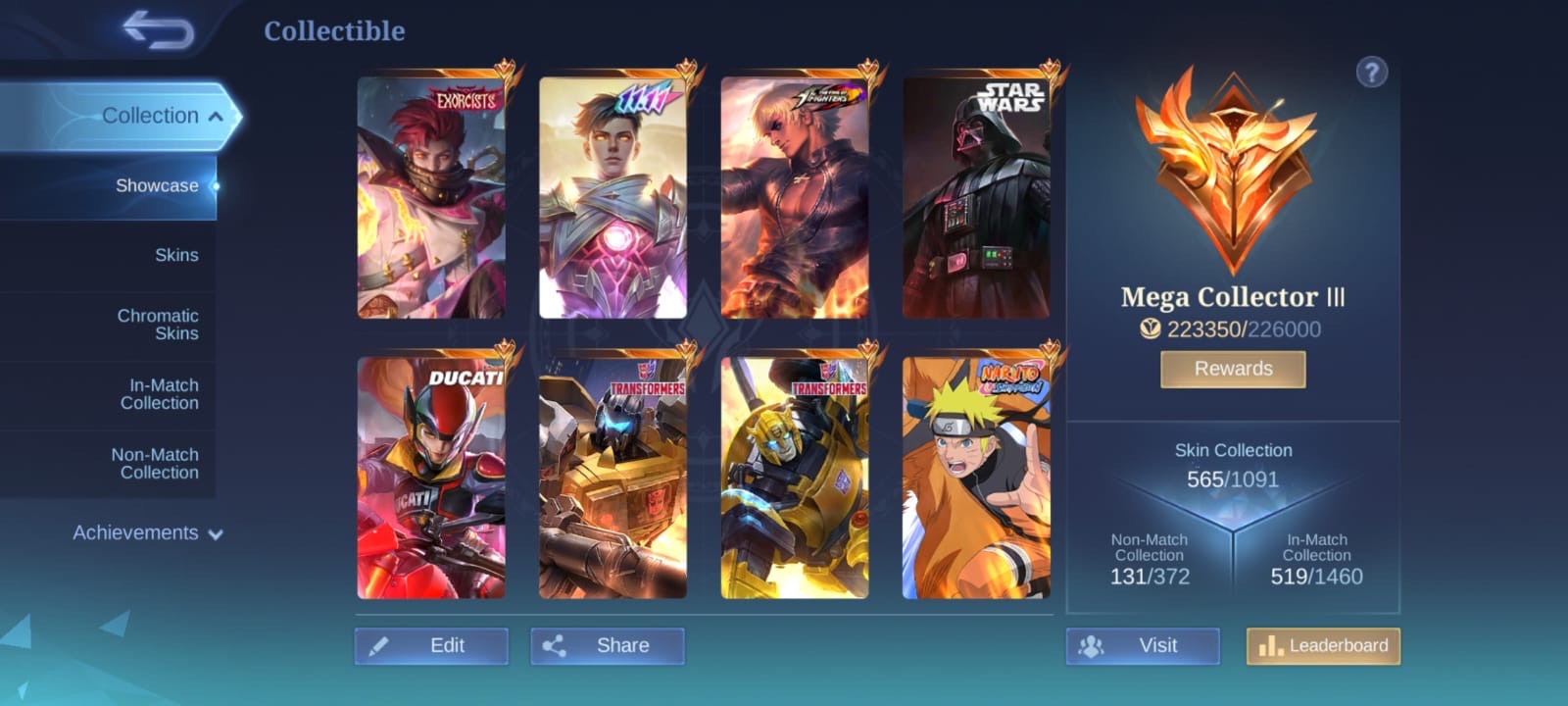Viewport: 1568px width, 706px height.
Task: Tap the Visit button
Action: click(1143, 645)
